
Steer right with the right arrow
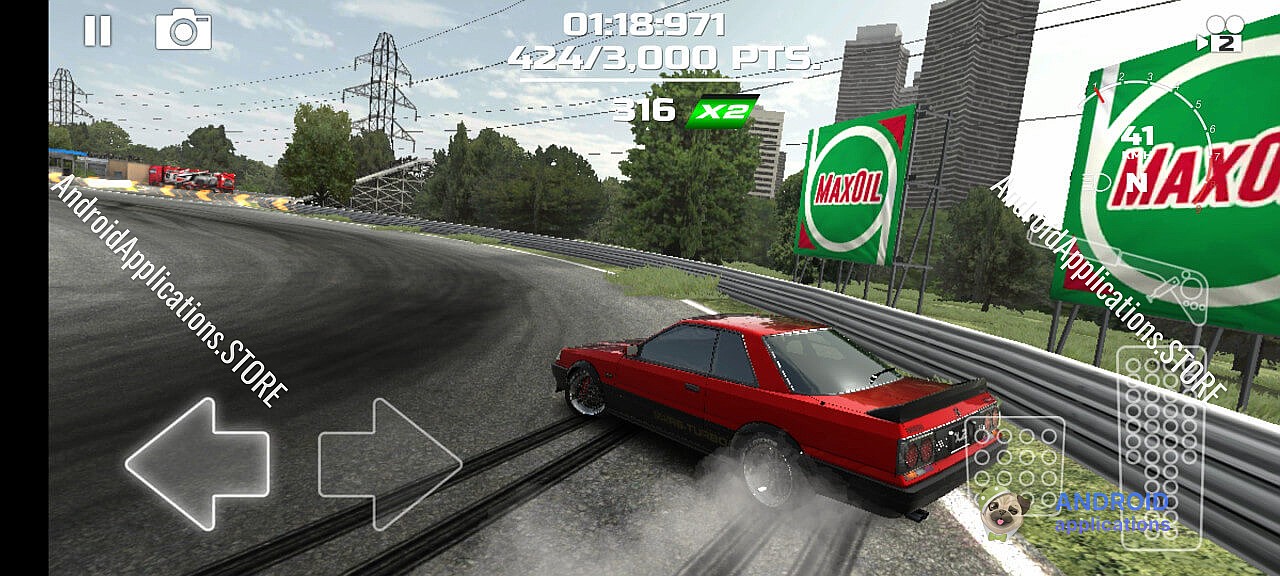389,463
